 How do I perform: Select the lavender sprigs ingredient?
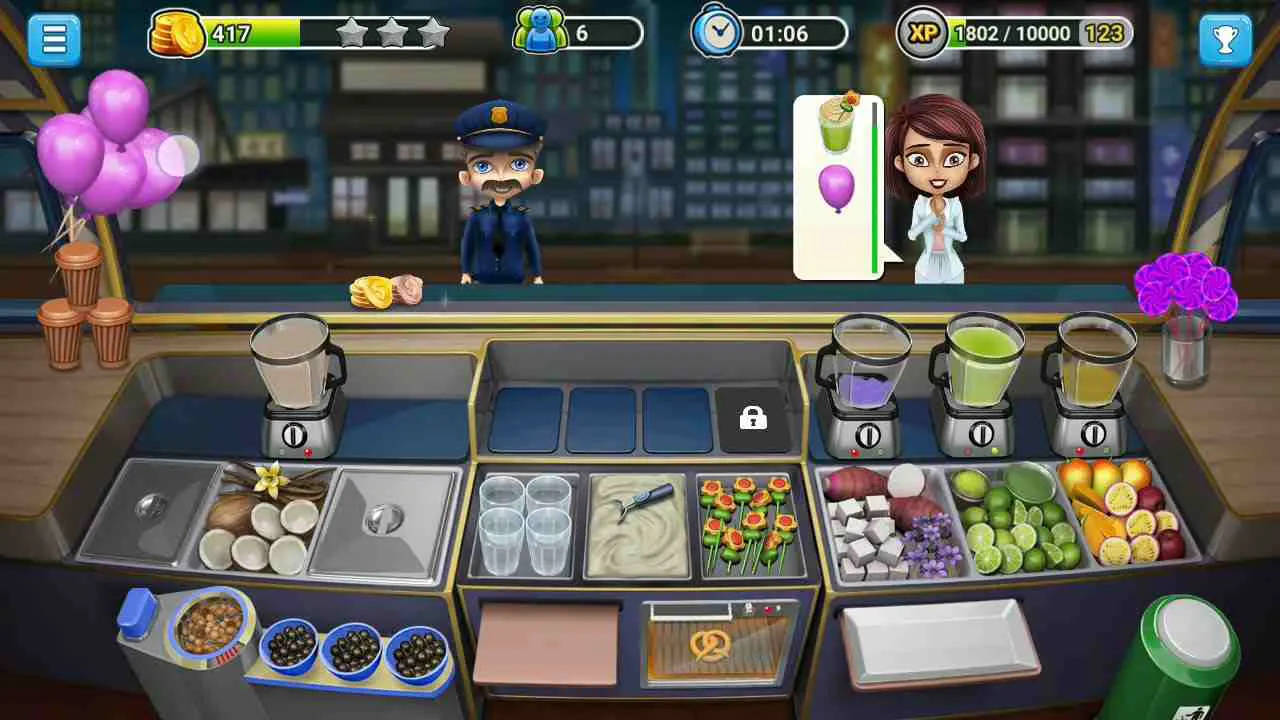point(930,540)
